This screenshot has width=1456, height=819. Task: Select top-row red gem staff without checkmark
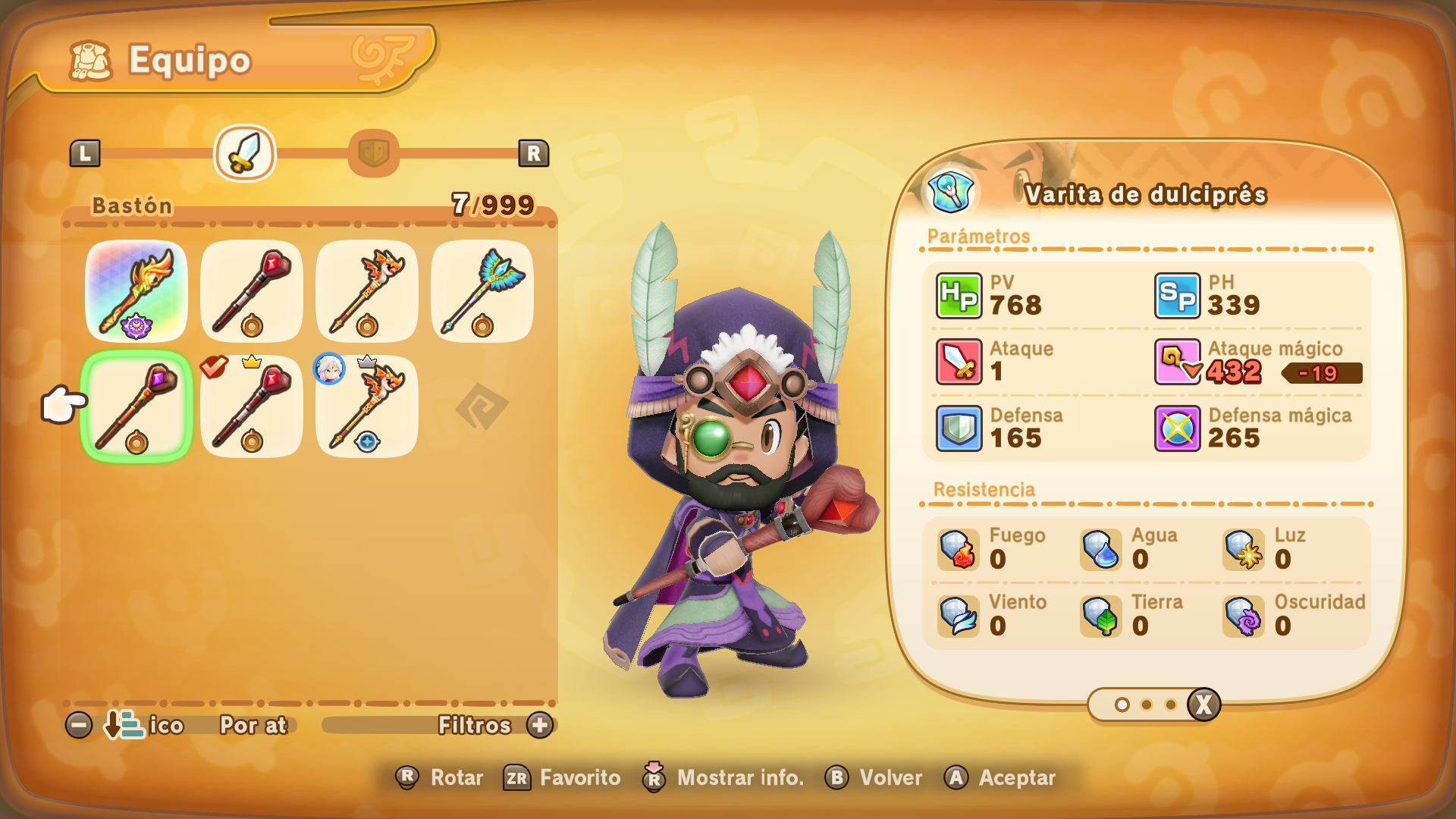[x=252, y=291]
